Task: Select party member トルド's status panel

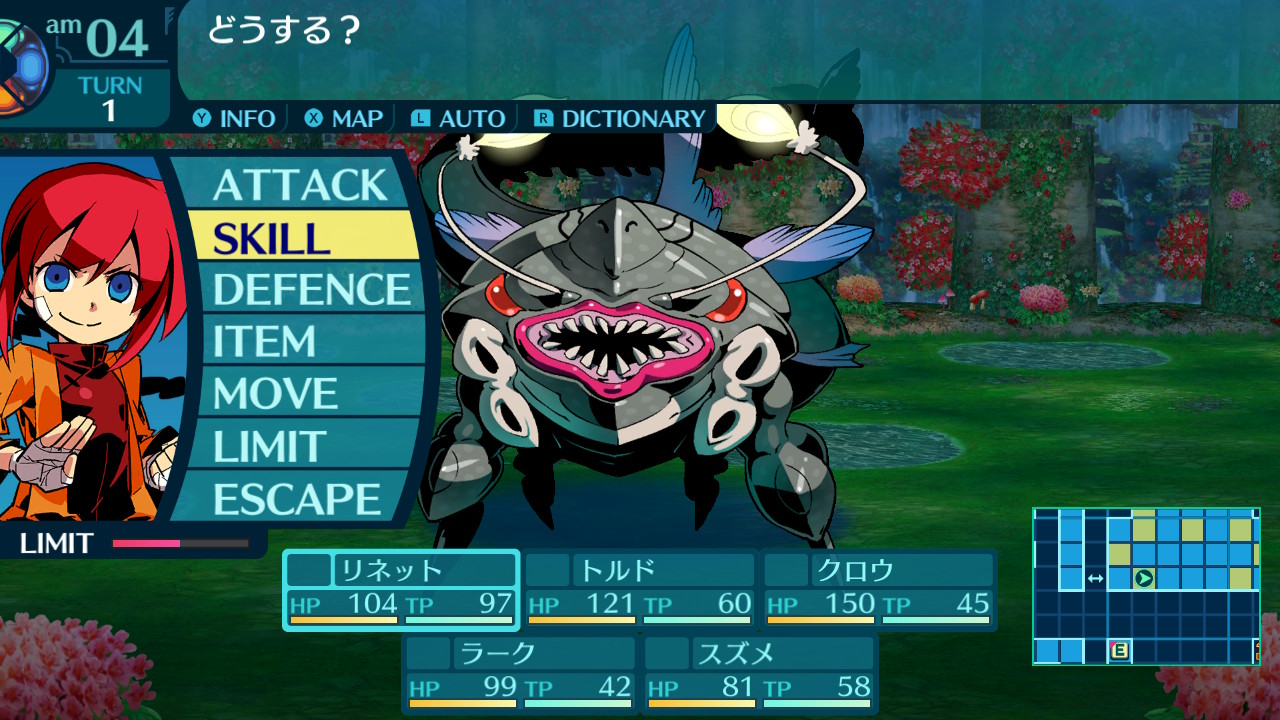Action: coord(640,590)
